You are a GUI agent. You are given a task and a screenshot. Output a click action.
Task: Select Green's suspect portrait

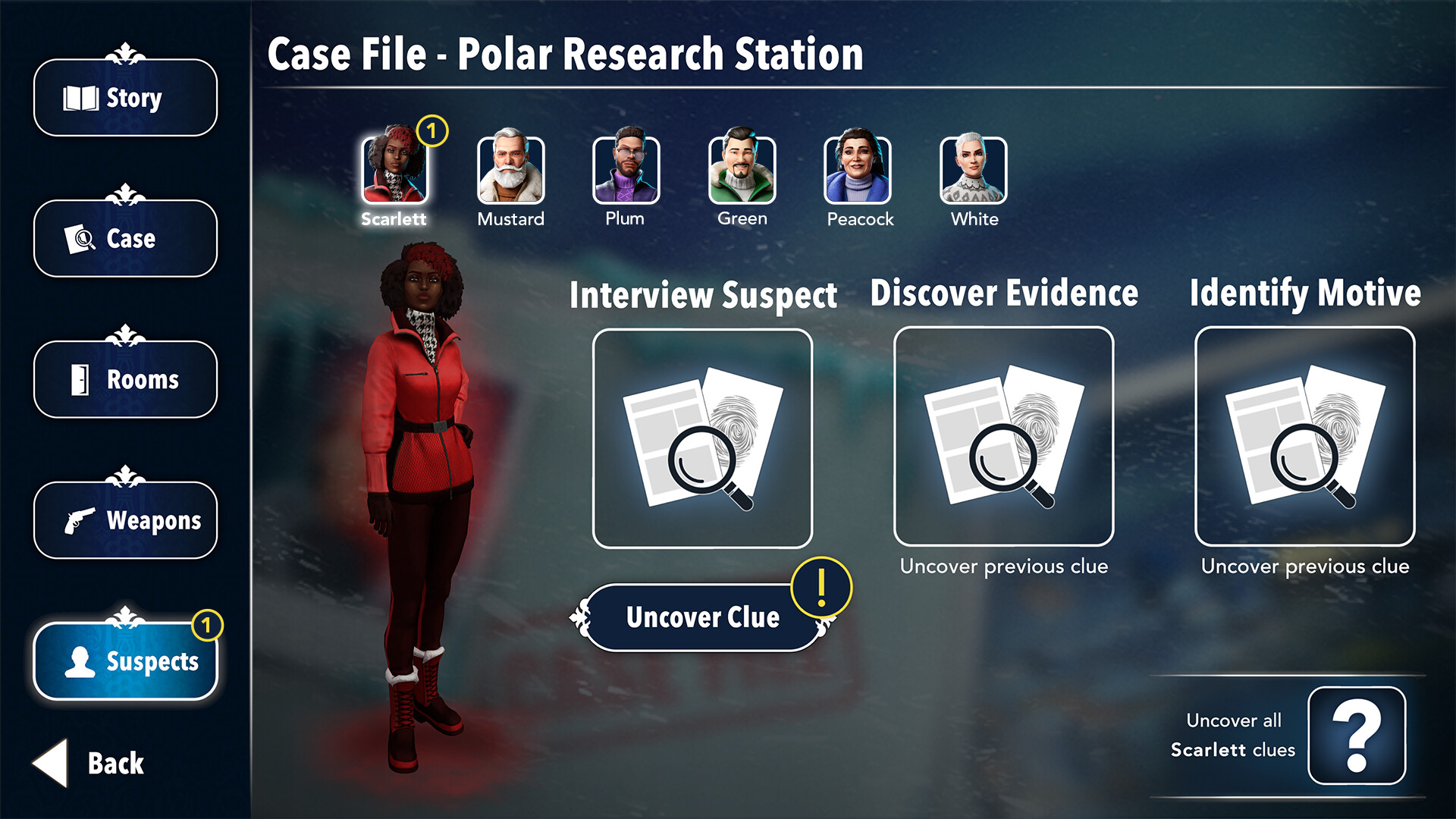pos(742,171)
